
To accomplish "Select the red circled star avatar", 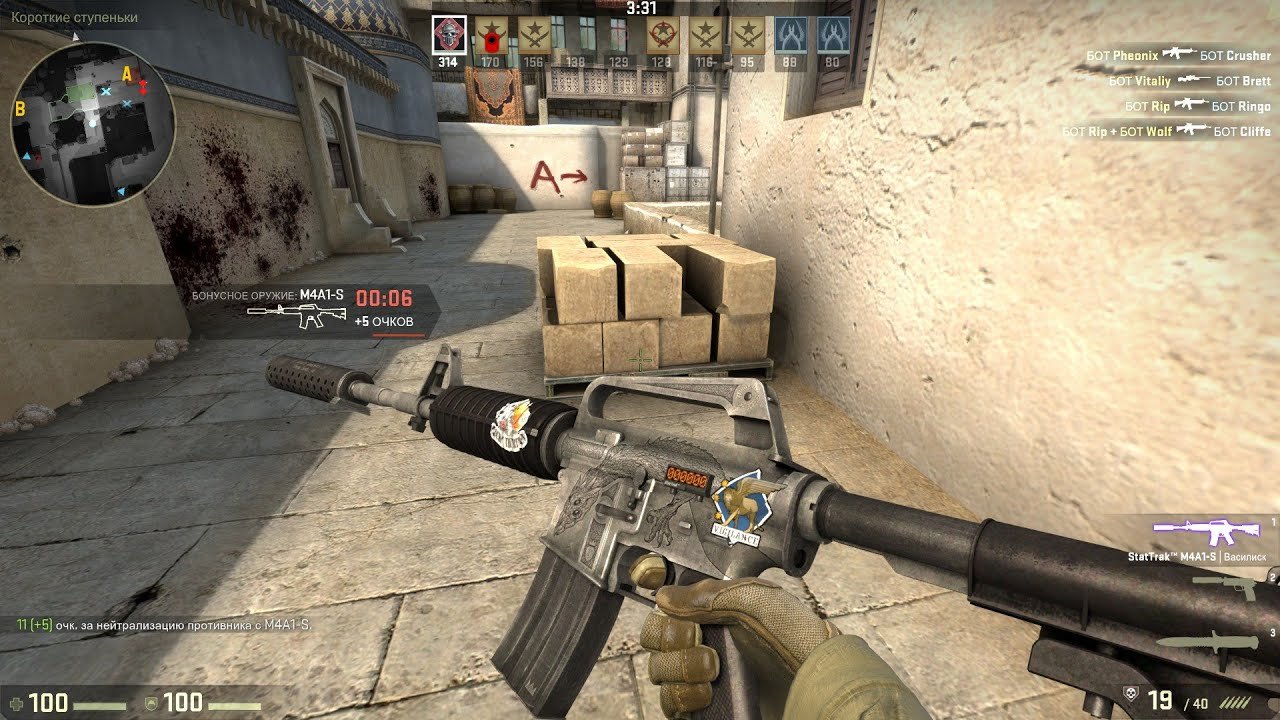I will tap(661, 36).
